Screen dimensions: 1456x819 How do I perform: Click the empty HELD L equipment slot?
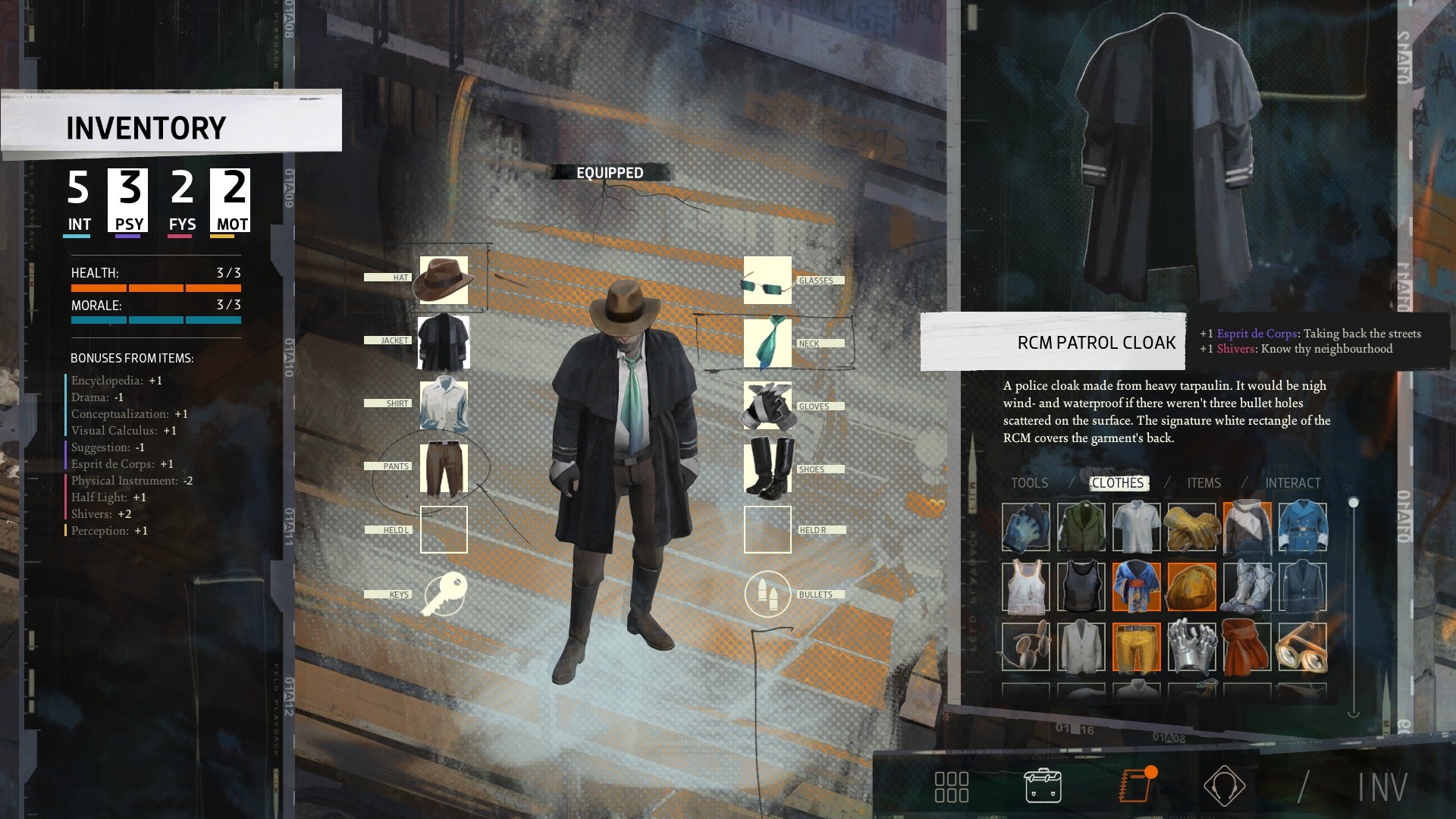pyautogui.click(x=444, y=529)
